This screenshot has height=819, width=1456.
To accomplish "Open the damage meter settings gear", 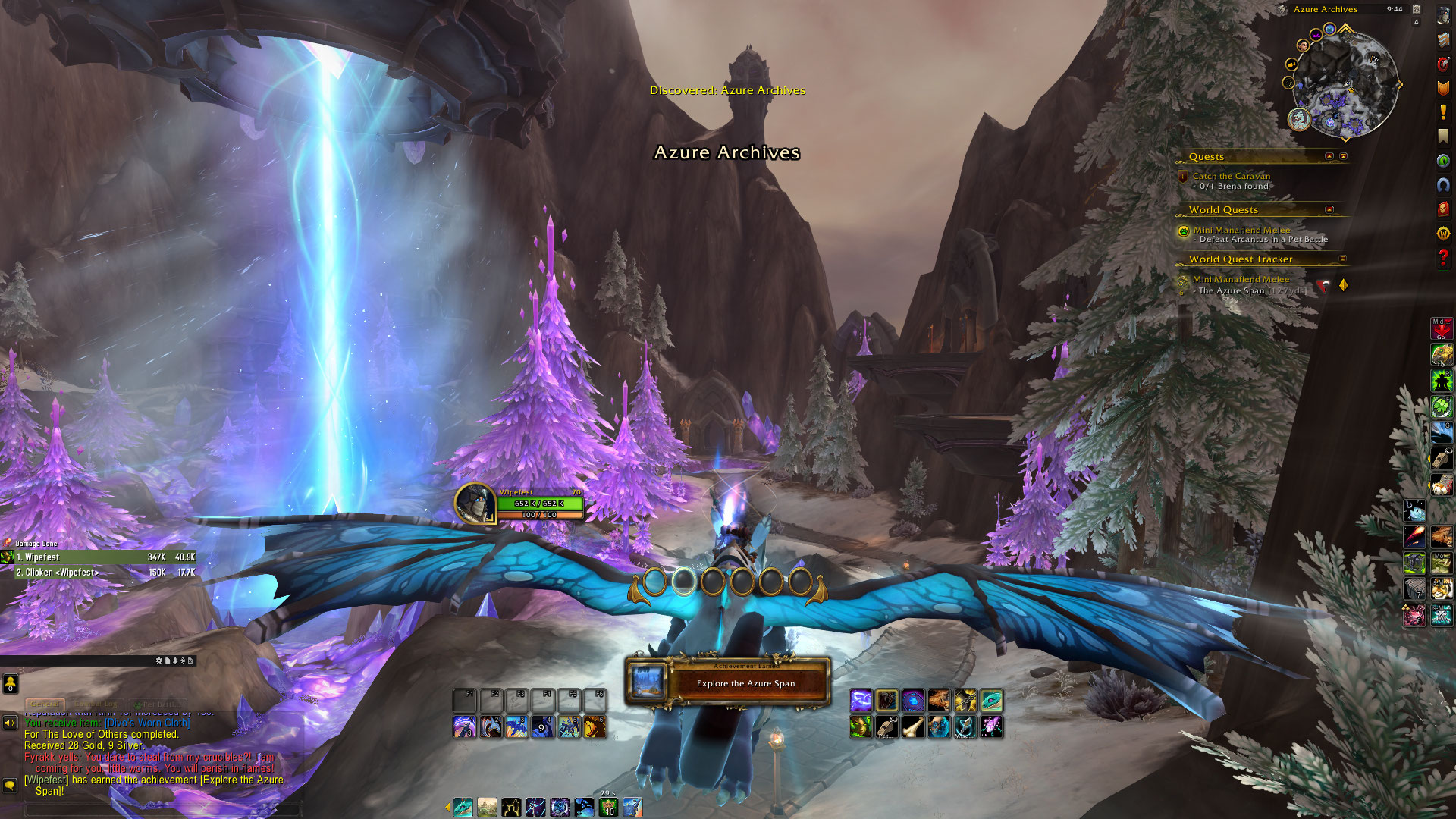I will click(159, 661).
